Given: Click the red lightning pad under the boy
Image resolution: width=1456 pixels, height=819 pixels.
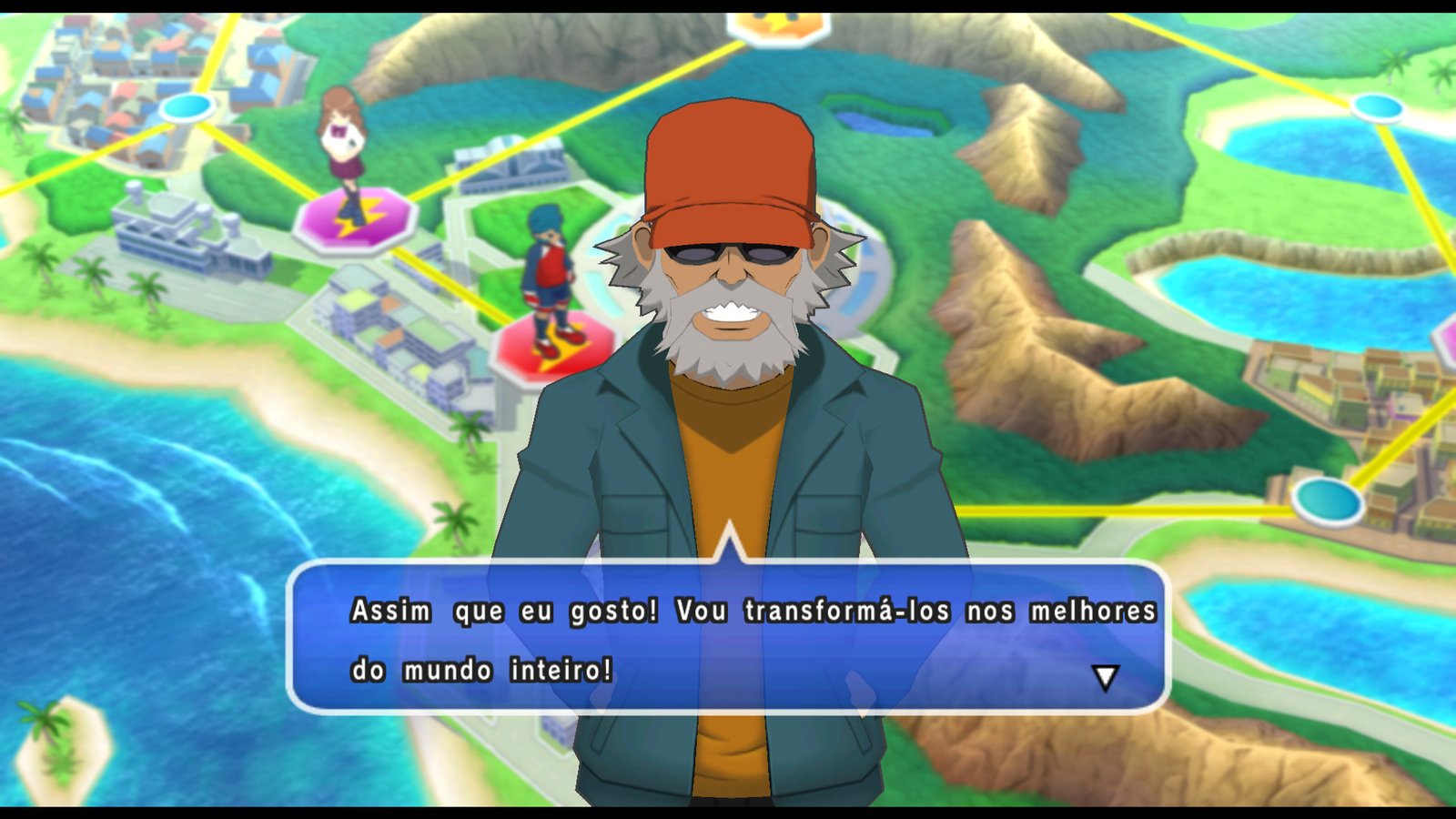Looking at the screenshot, I should 546,349.
